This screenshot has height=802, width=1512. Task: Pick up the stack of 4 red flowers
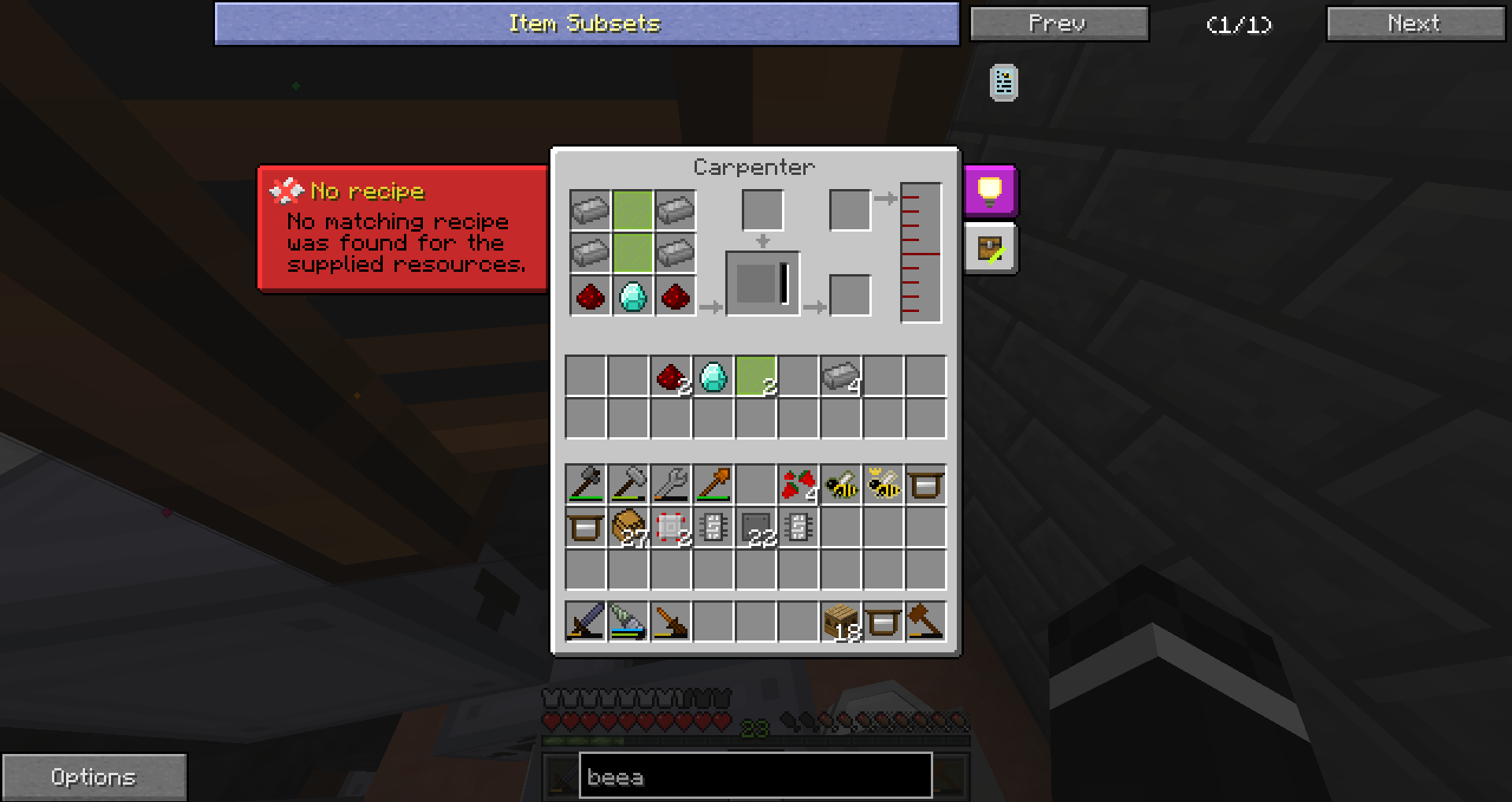(x=799, y=485)
